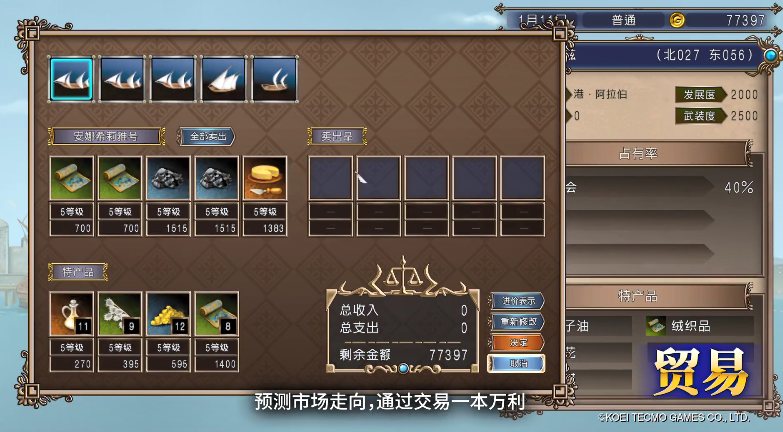Show purchase prices via 进价表示
This screenshot has height=432, width=783.
(x=517, y=301)
